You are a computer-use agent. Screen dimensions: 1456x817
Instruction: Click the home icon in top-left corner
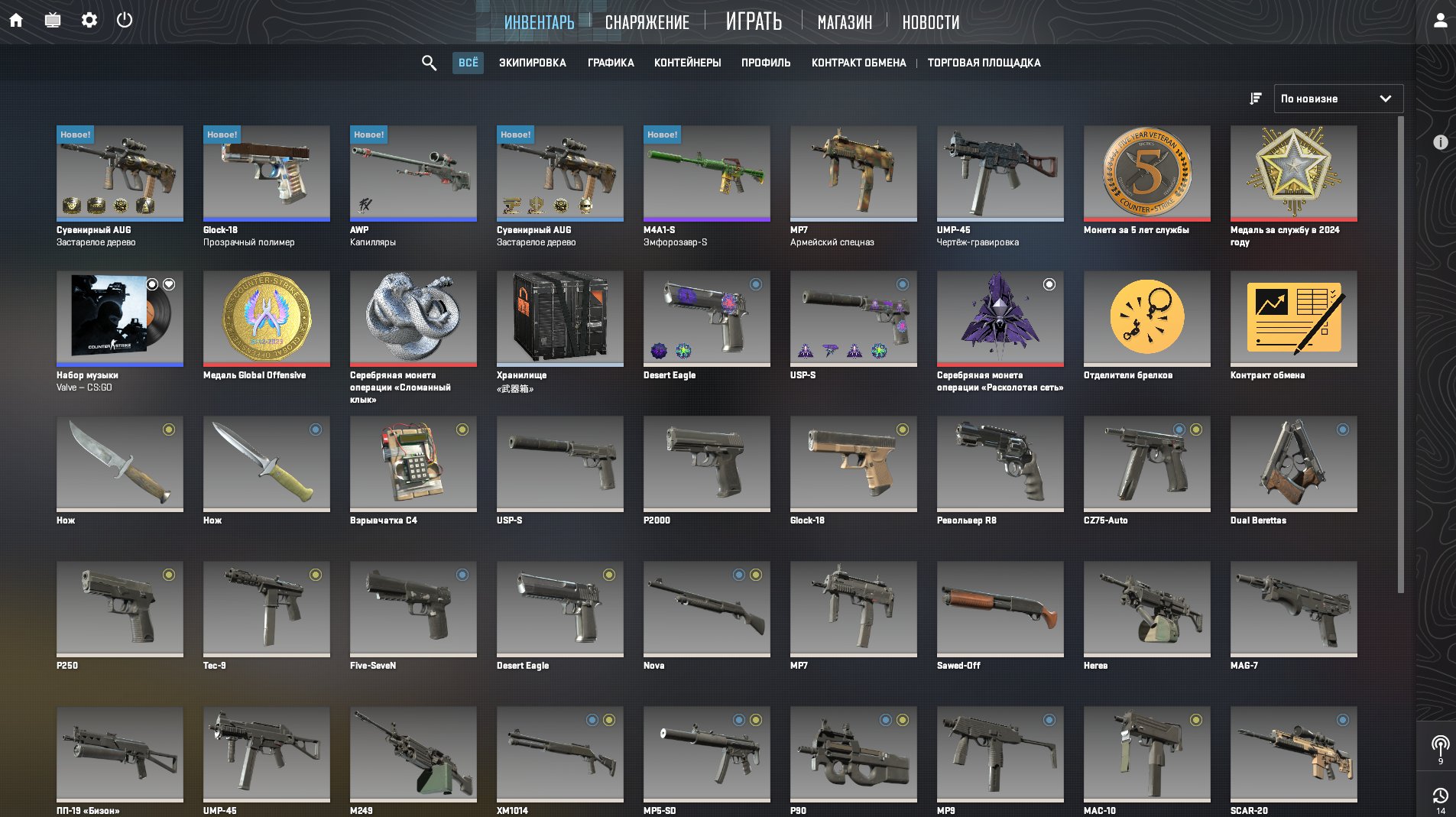click(17, 21)
